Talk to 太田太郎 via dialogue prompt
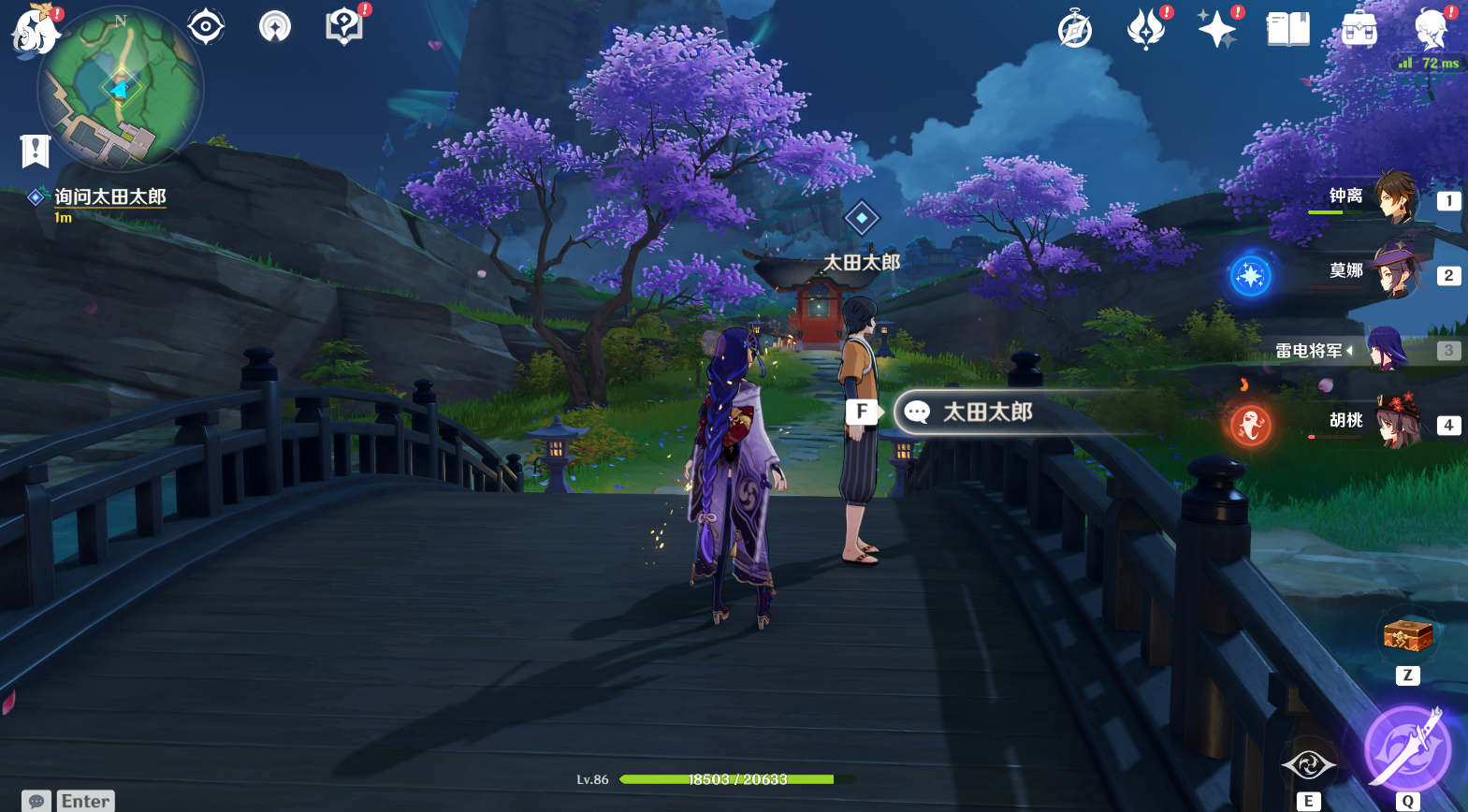Viewport: 1468px width, 812px height. tap(987, 412)
